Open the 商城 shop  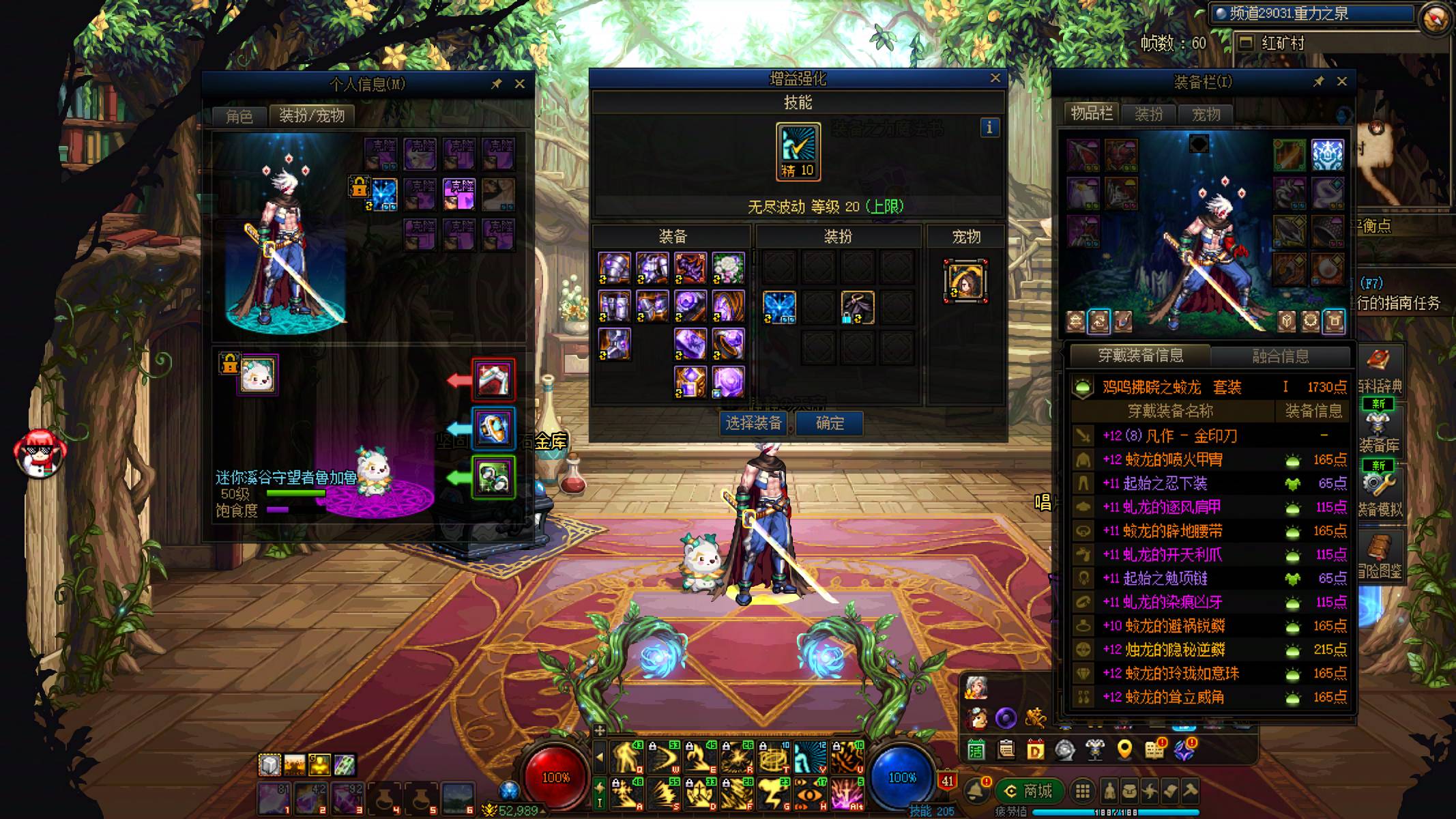tap(1028, 791)
